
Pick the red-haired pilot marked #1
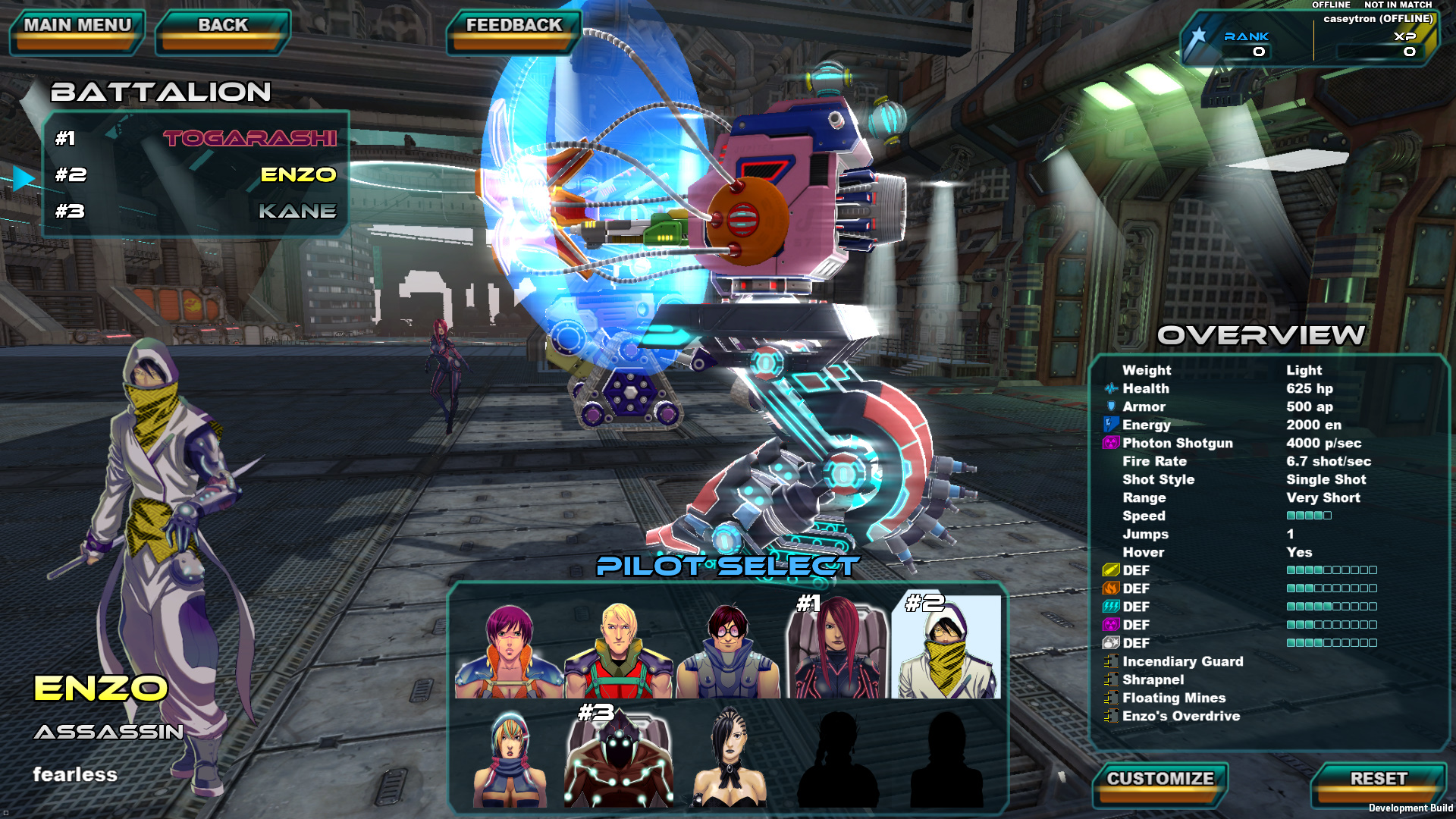[836, 649]
